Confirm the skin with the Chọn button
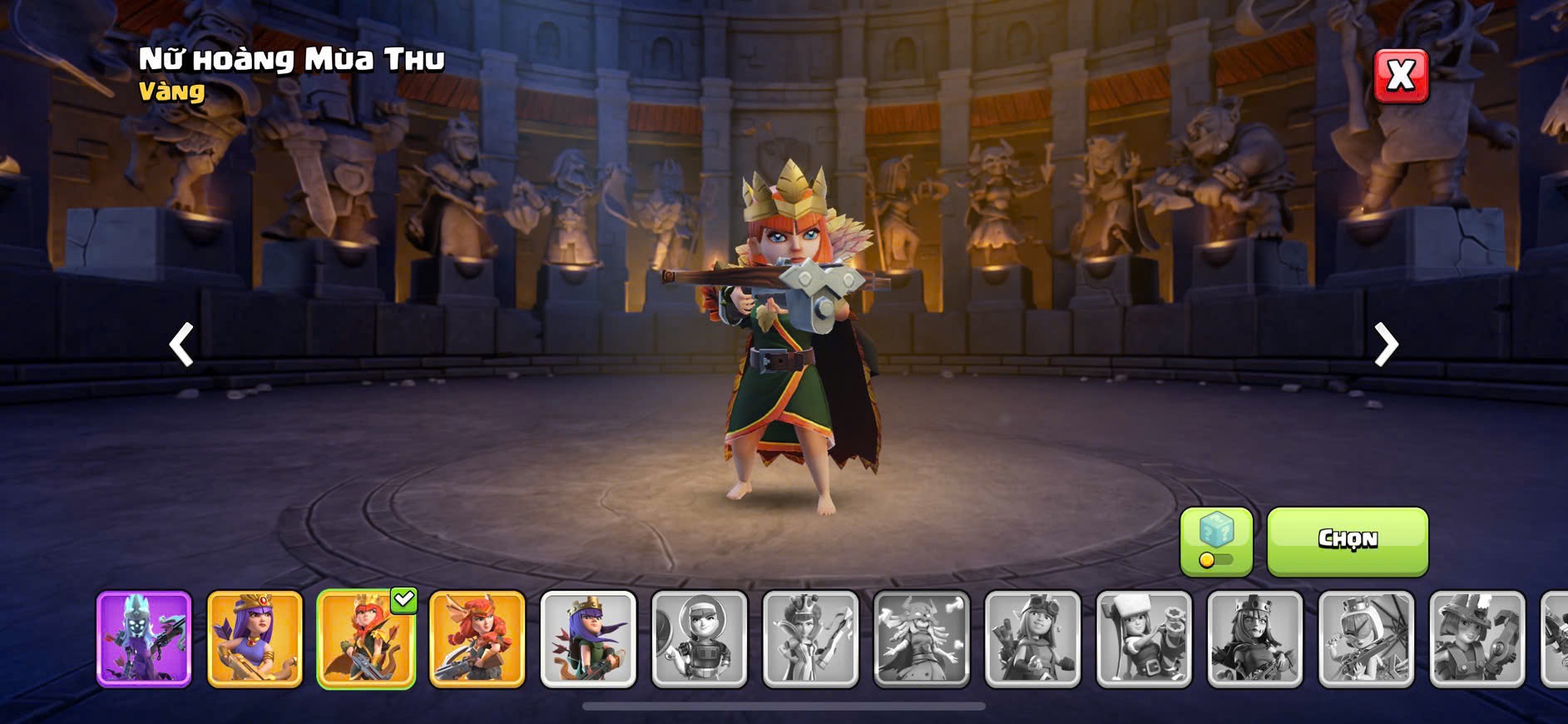Viewport: 1568px width, 724px height. coord(1347,540)
